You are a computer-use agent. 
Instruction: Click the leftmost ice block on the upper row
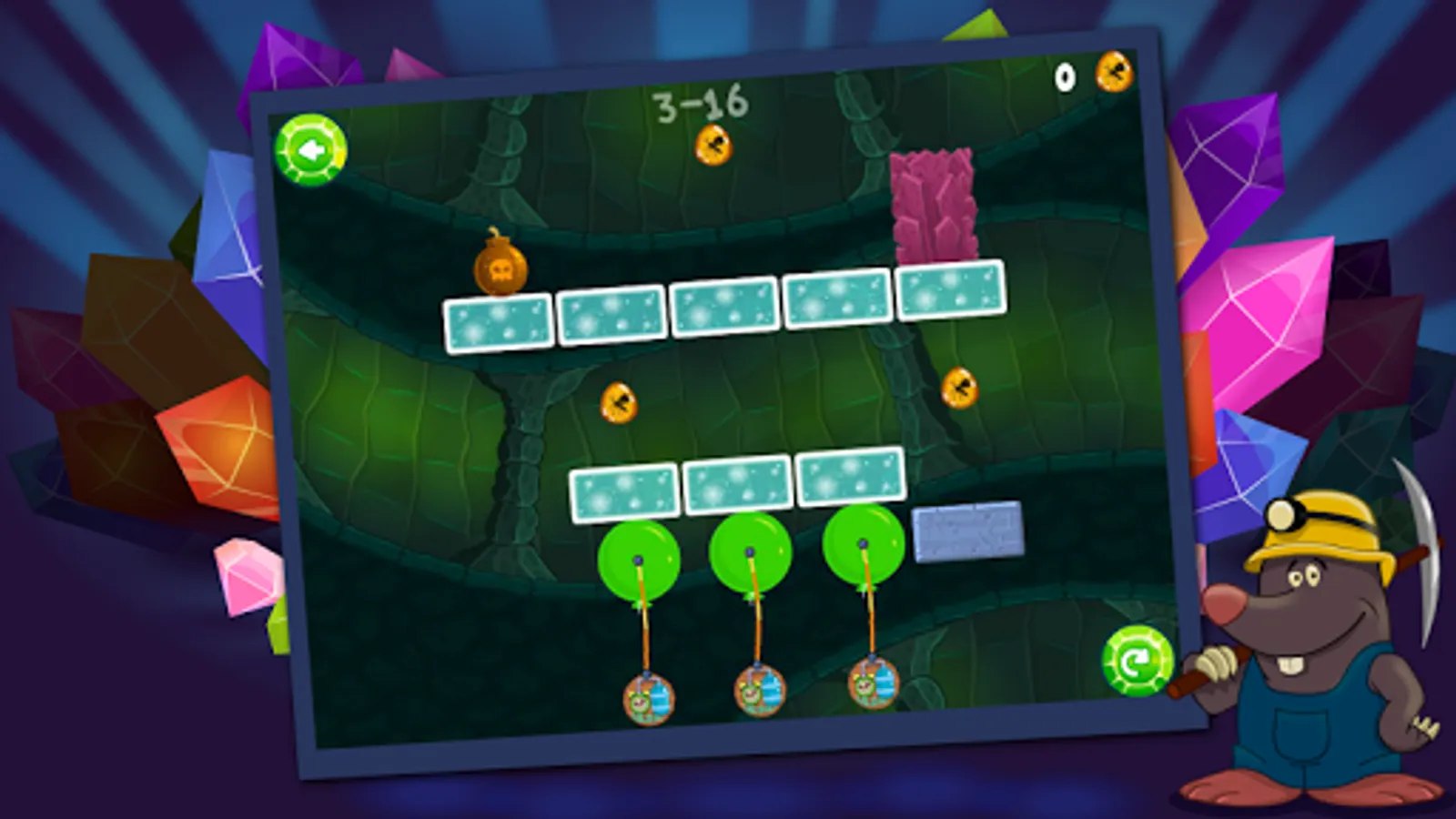tap(497, 323)
